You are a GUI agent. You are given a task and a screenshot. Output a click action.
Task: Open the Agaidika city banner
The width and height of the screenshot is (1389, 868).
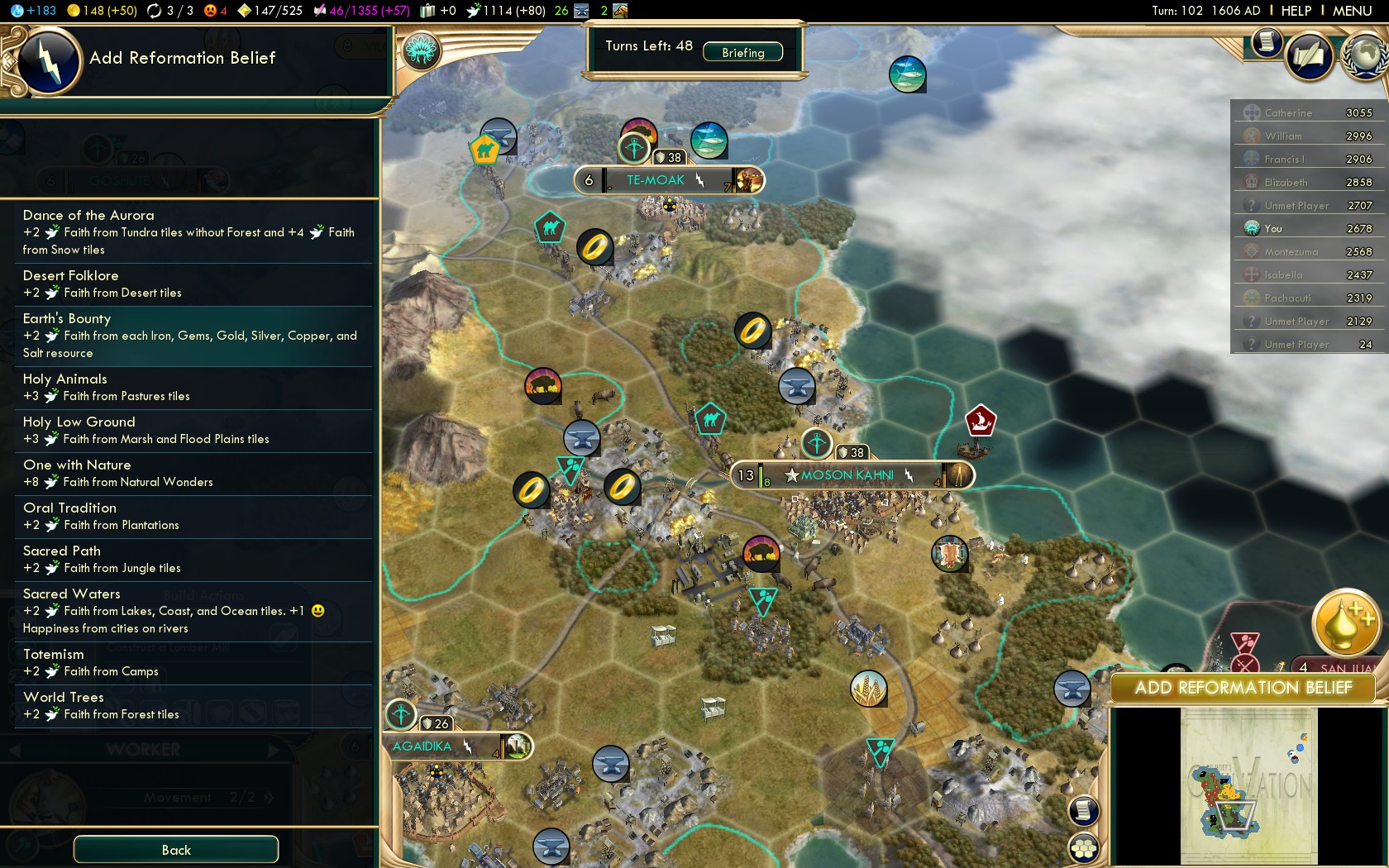[423, 746]
